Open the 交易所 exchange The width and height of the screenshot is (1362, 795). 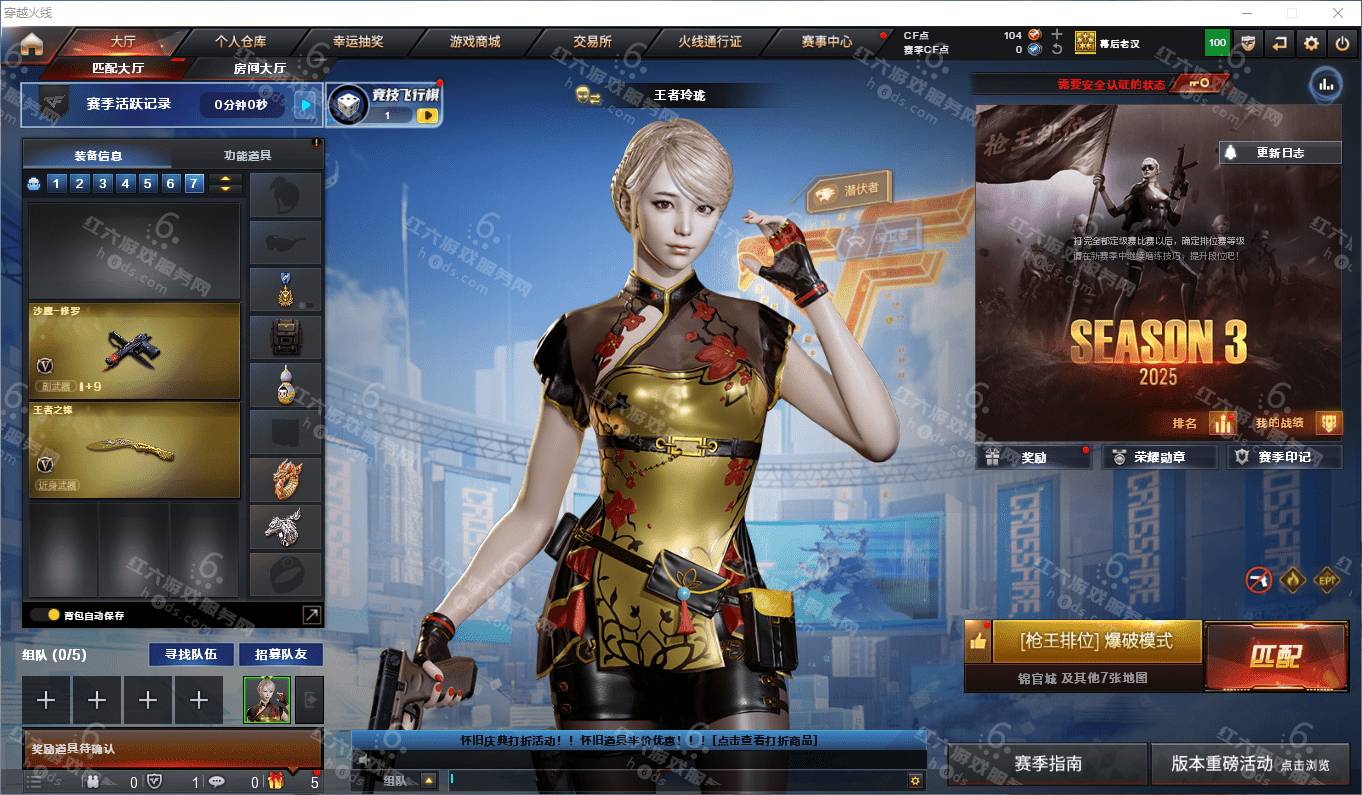pos(592,42)
